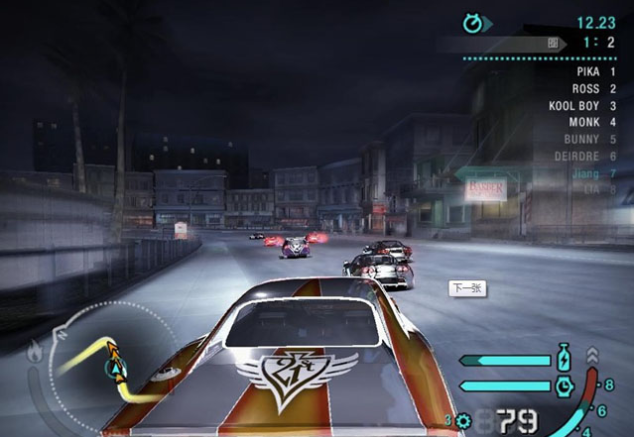The width and height of the screenshot is (634, 437).
Task: Click the speedbreaker watch icon
Action: tap(563, 385)
